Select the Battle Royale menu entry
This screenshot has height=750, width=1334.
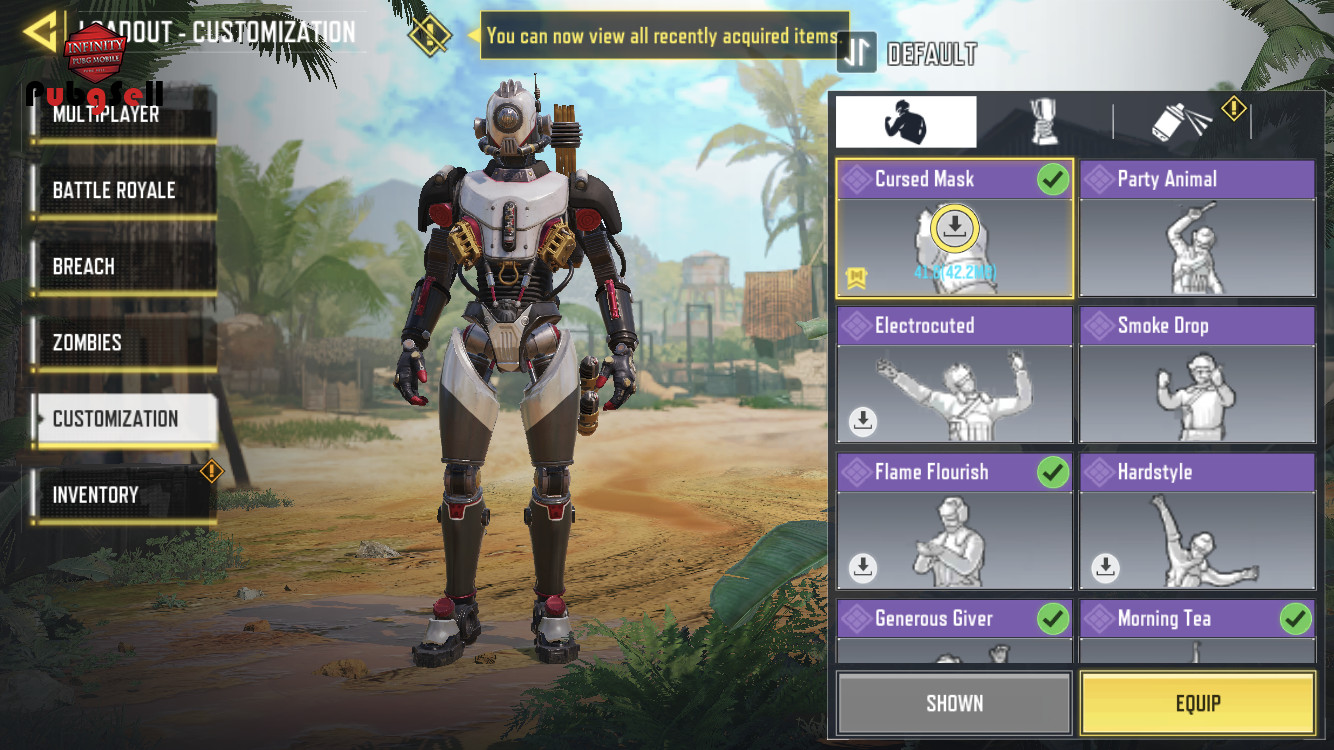(x=120, y=191)
